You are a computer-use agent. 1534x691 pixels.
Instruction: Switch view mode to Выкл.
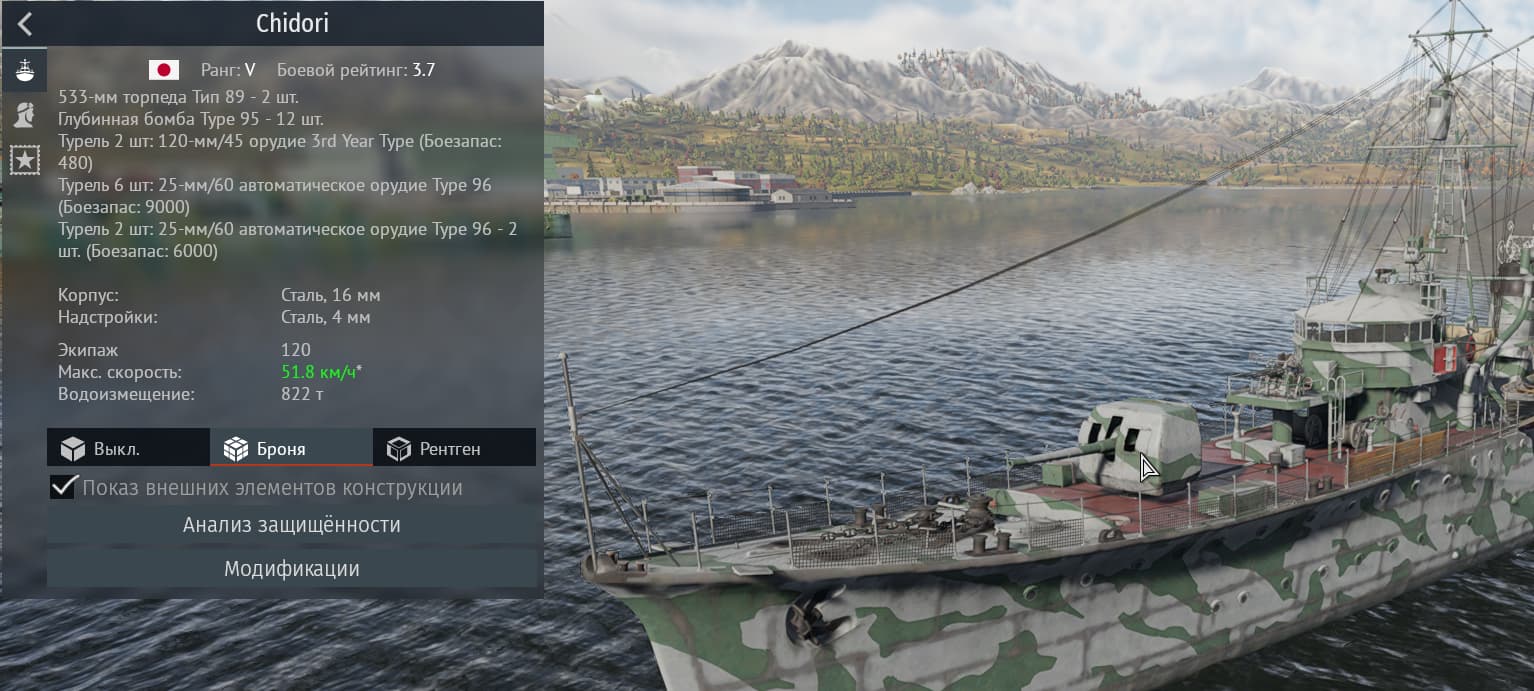coord(128,449)
